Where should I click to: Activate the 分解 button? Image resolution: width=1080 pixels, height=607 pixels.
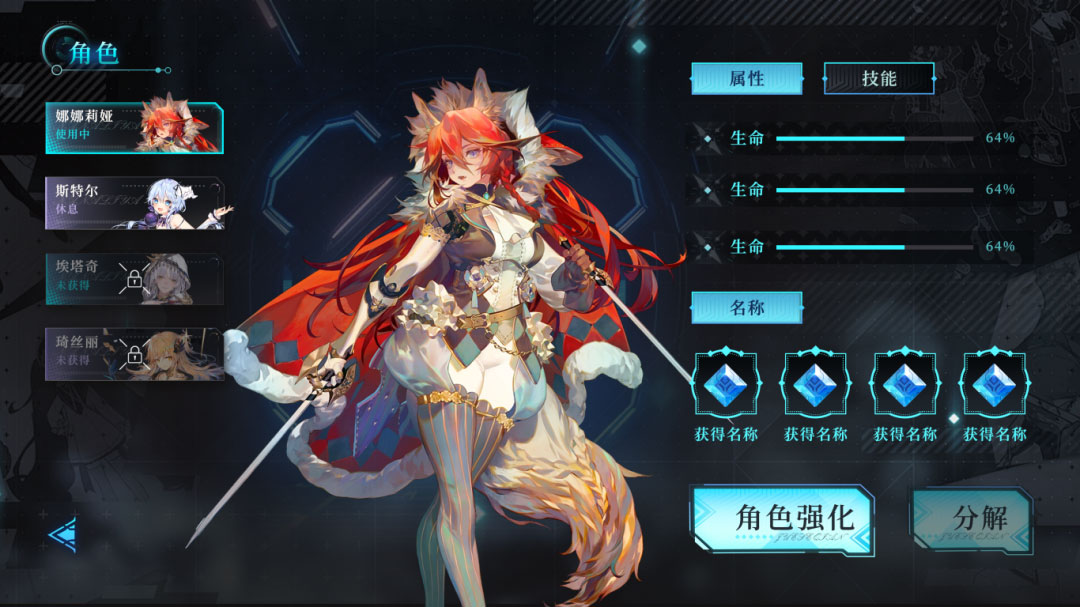pyautogui.click(x=971, y=519)
